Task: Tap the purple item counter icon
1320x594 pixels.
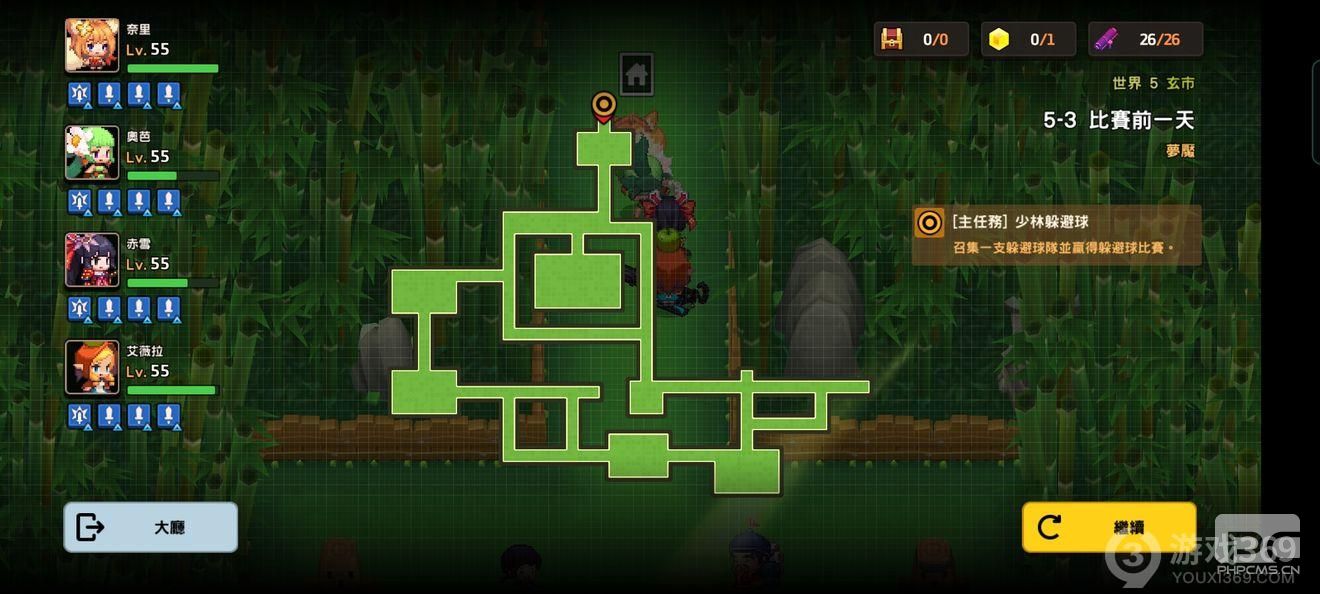Action: click(x=1105, y=39)
